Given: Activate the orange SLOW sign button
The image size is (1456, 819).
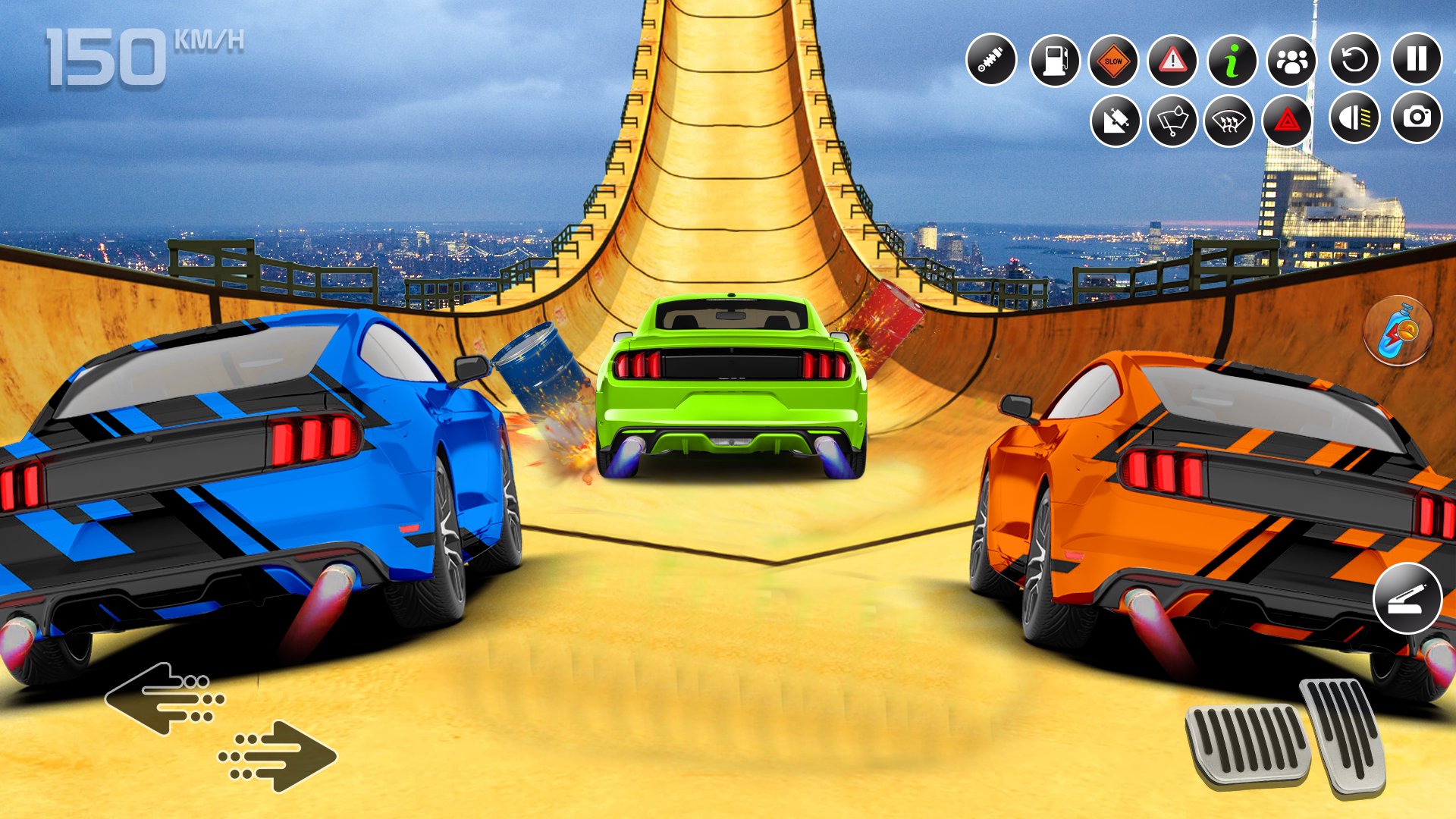Looking at the screenshot, I should tap(1113, 61).
